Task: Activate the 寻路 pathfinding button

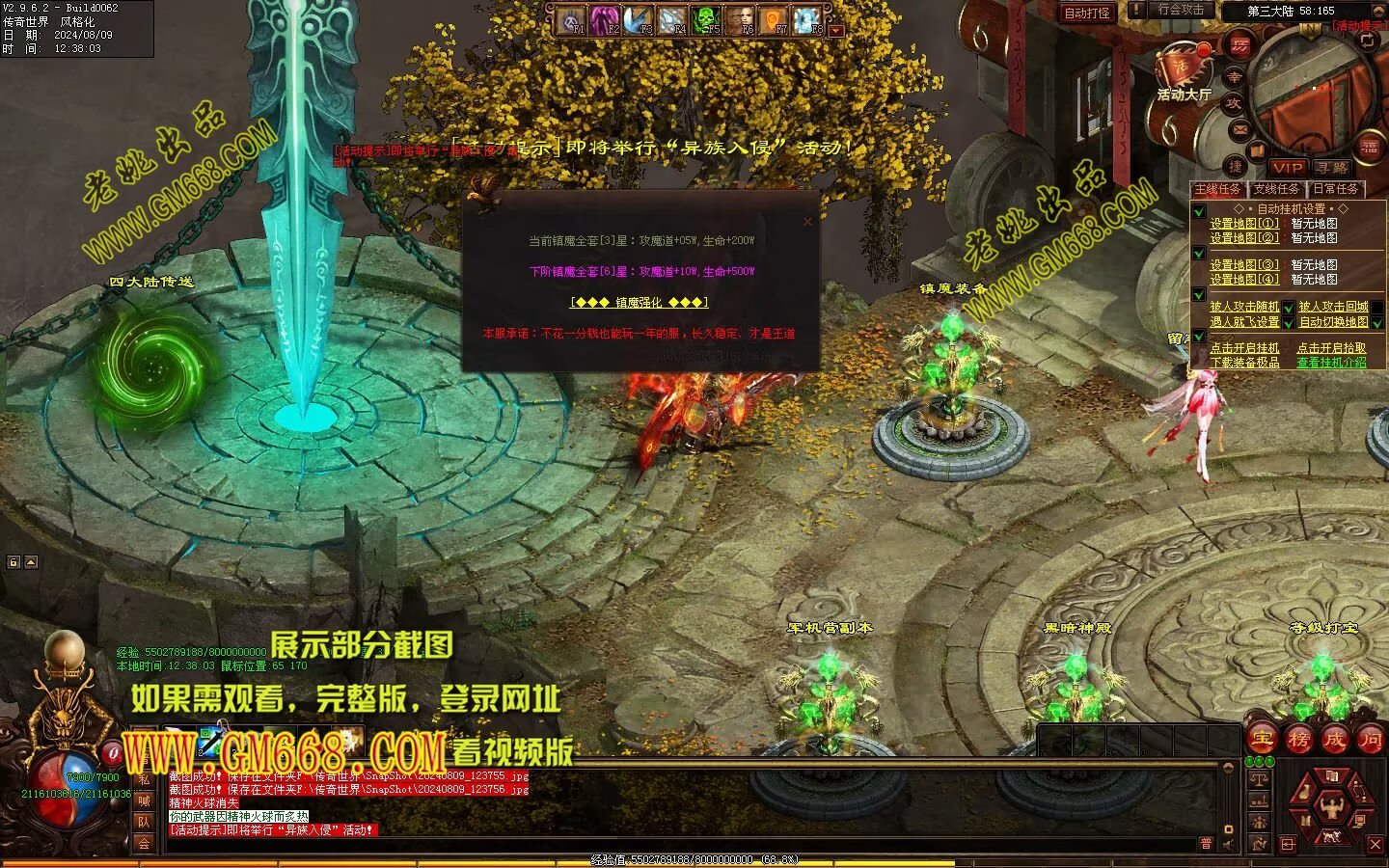Action: (x=1331, y=168)
